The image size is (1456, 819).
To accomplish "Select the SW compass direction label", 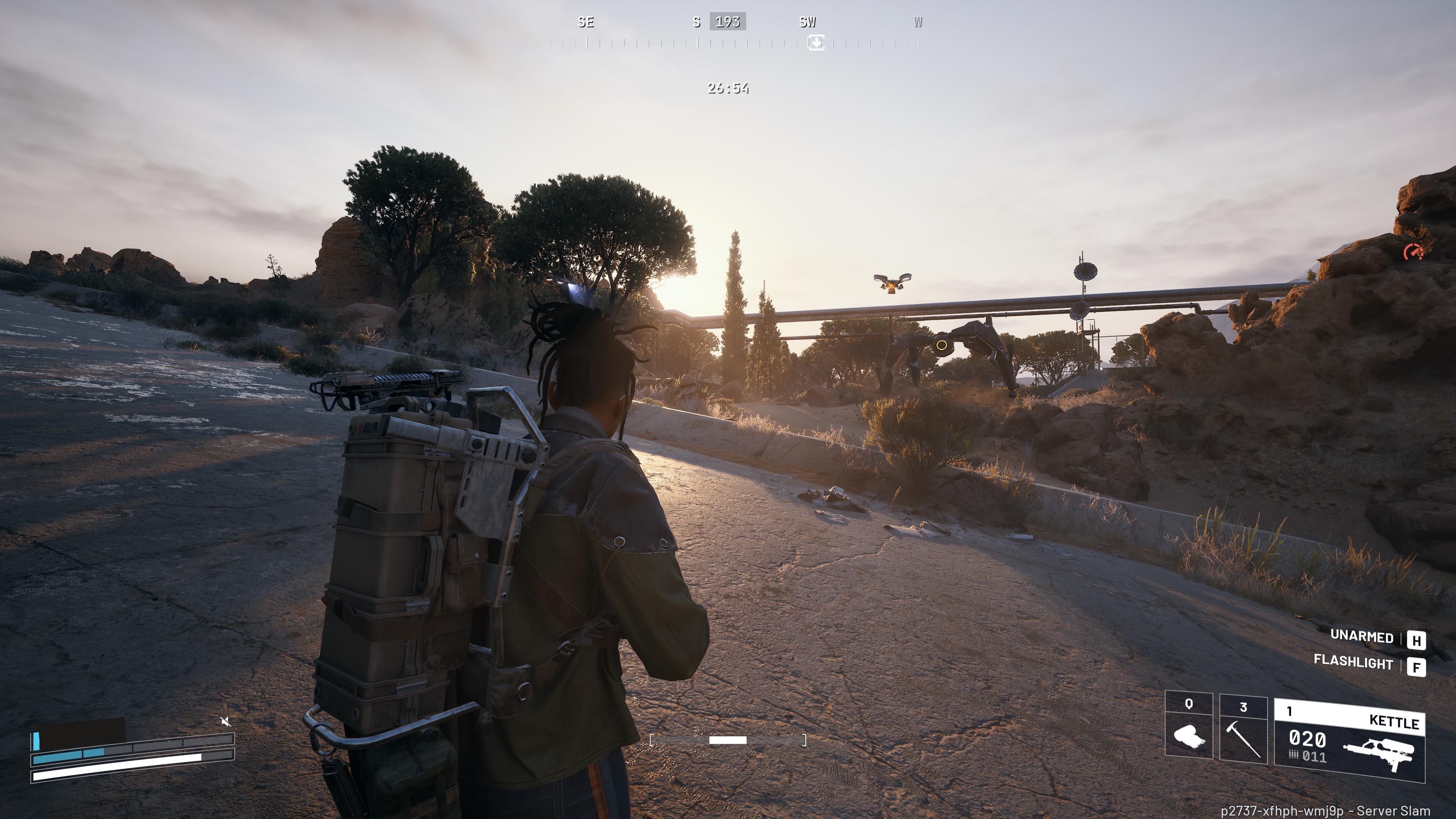I will (x=808, y=23).
